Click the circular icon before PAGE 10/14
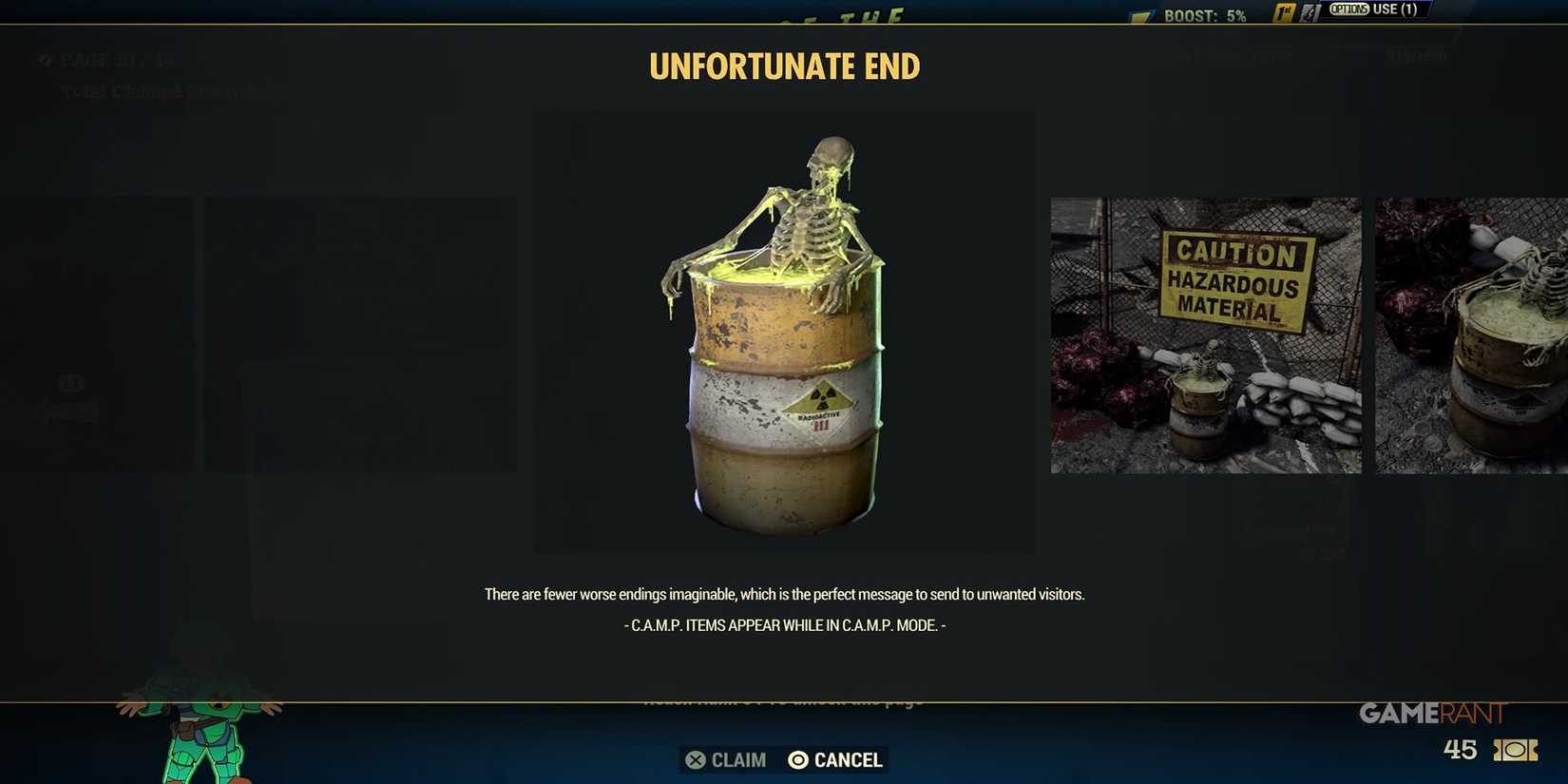The height and width of the screenshot is (784, 1568). 44,61
